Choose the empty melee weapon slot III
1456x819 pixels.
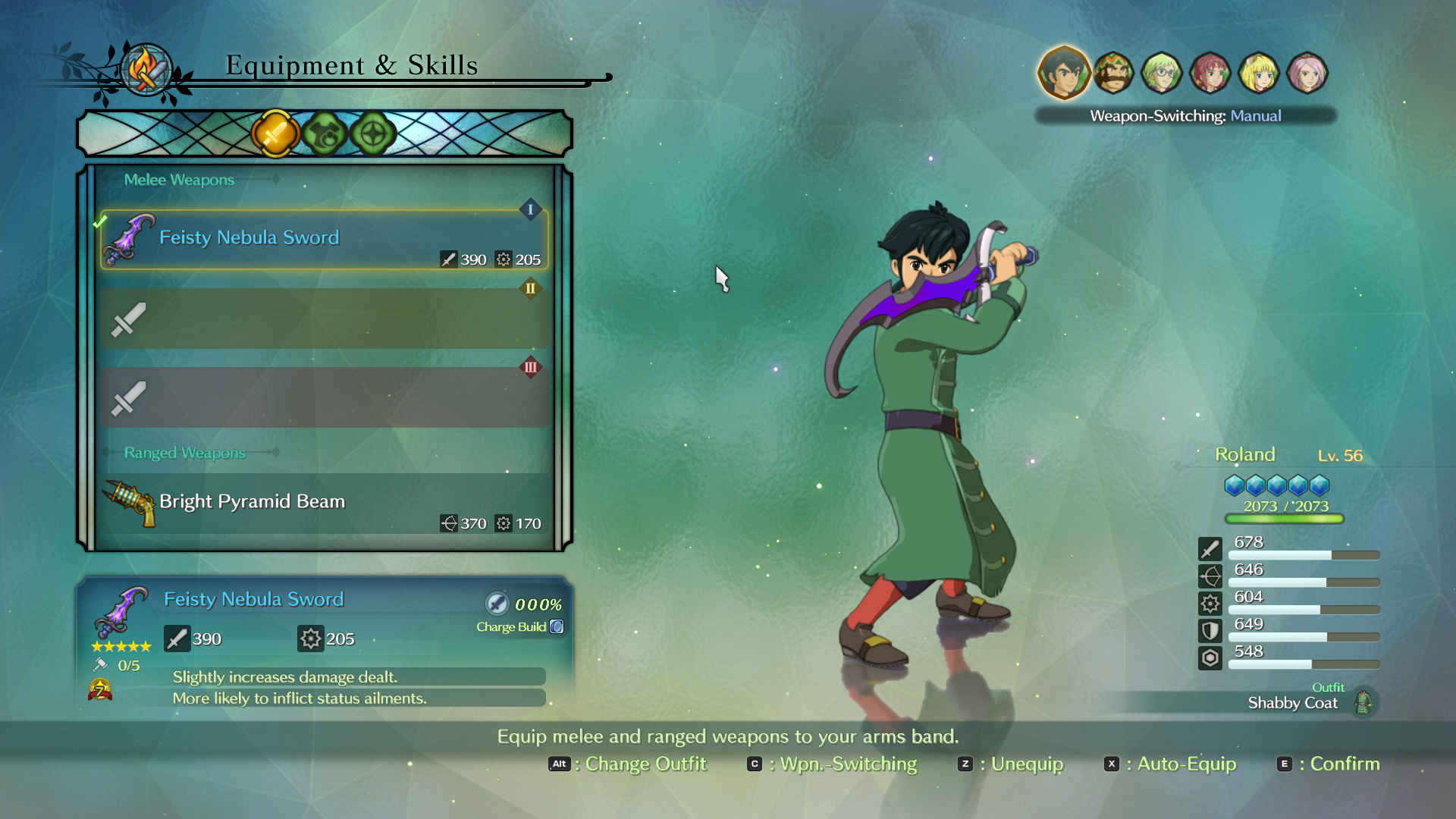[325, 397]
